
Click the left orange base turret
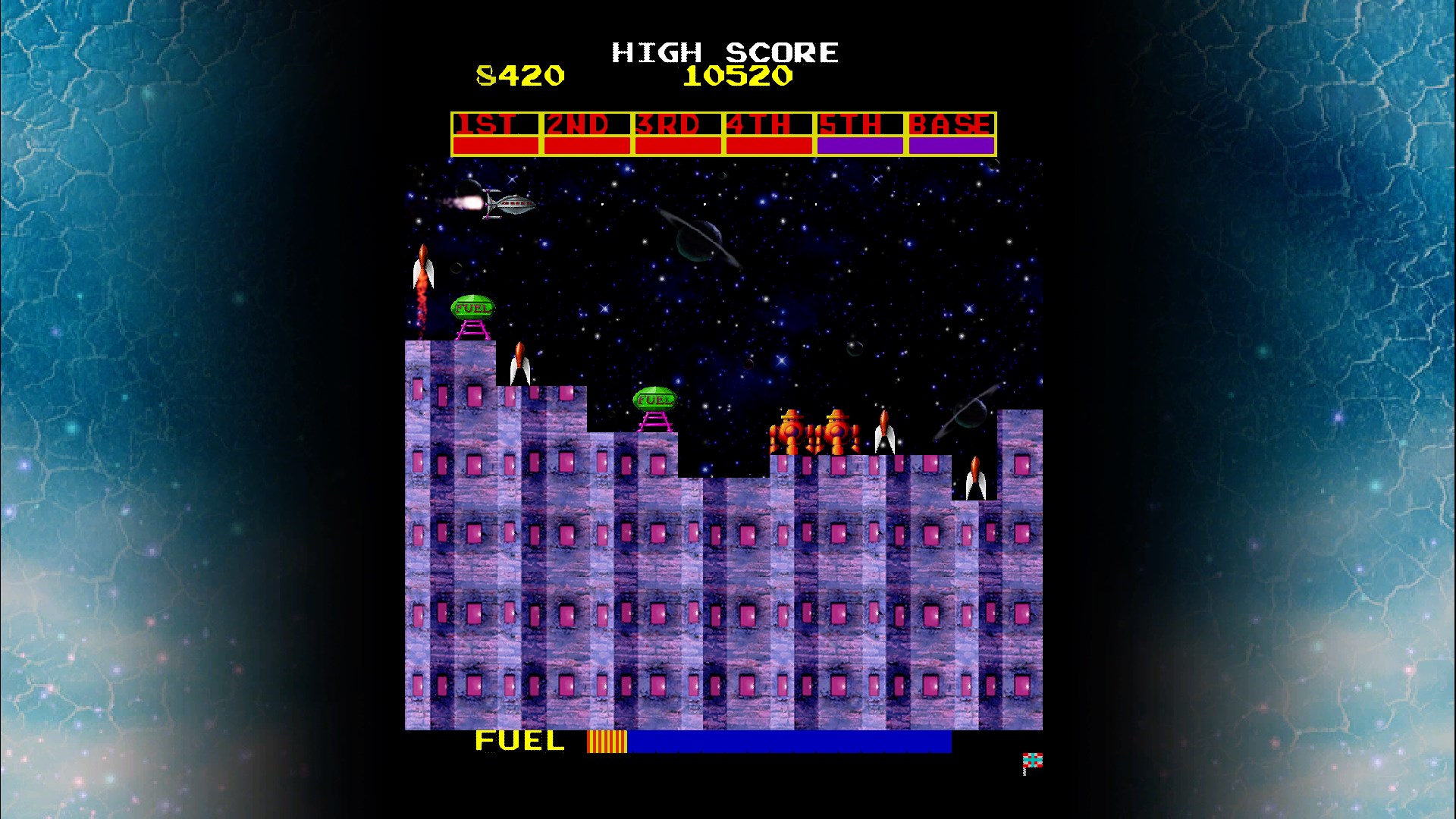792,432
